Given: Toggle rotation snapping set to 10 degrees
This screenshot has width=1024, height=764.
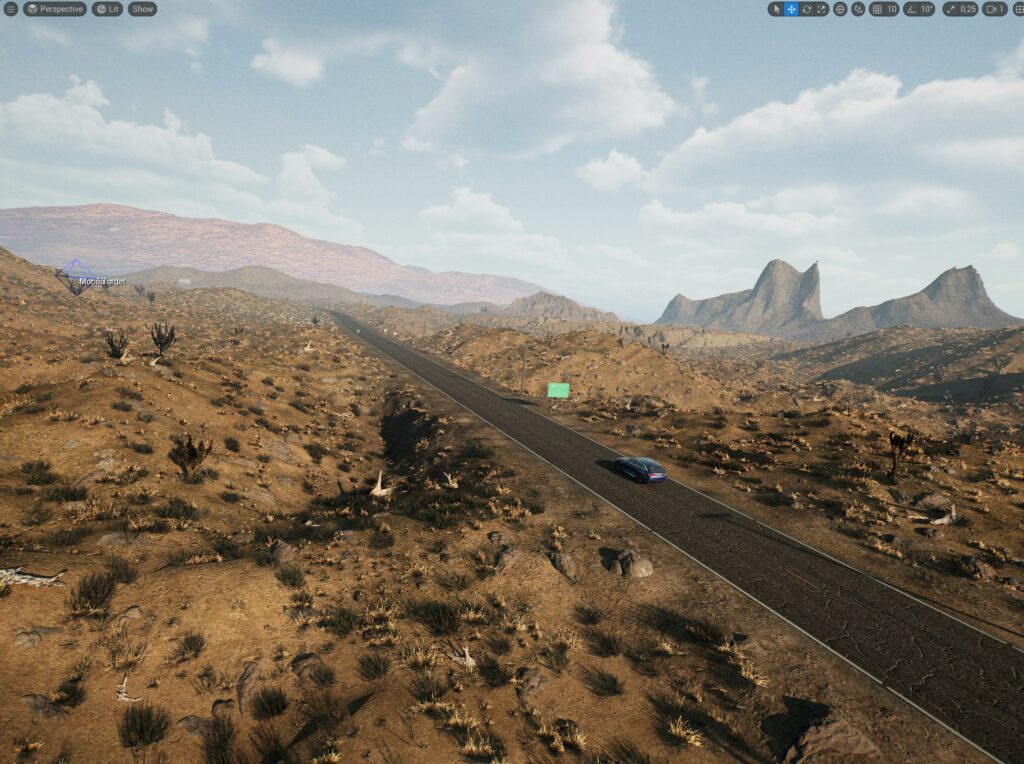Looking at the screenshot, I should tap(919, 9).
